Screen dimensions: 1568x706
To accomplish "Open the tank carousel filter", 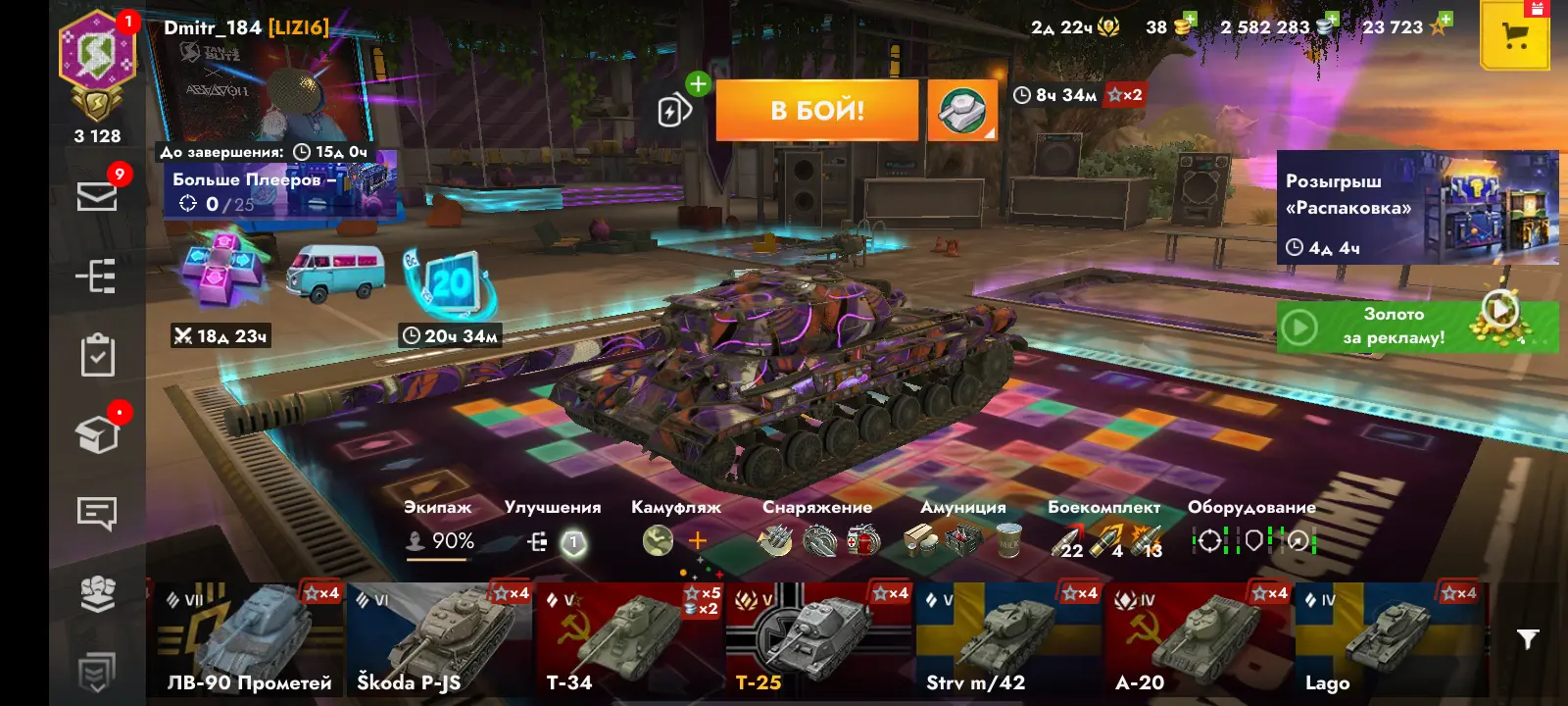I will 1527,639.
